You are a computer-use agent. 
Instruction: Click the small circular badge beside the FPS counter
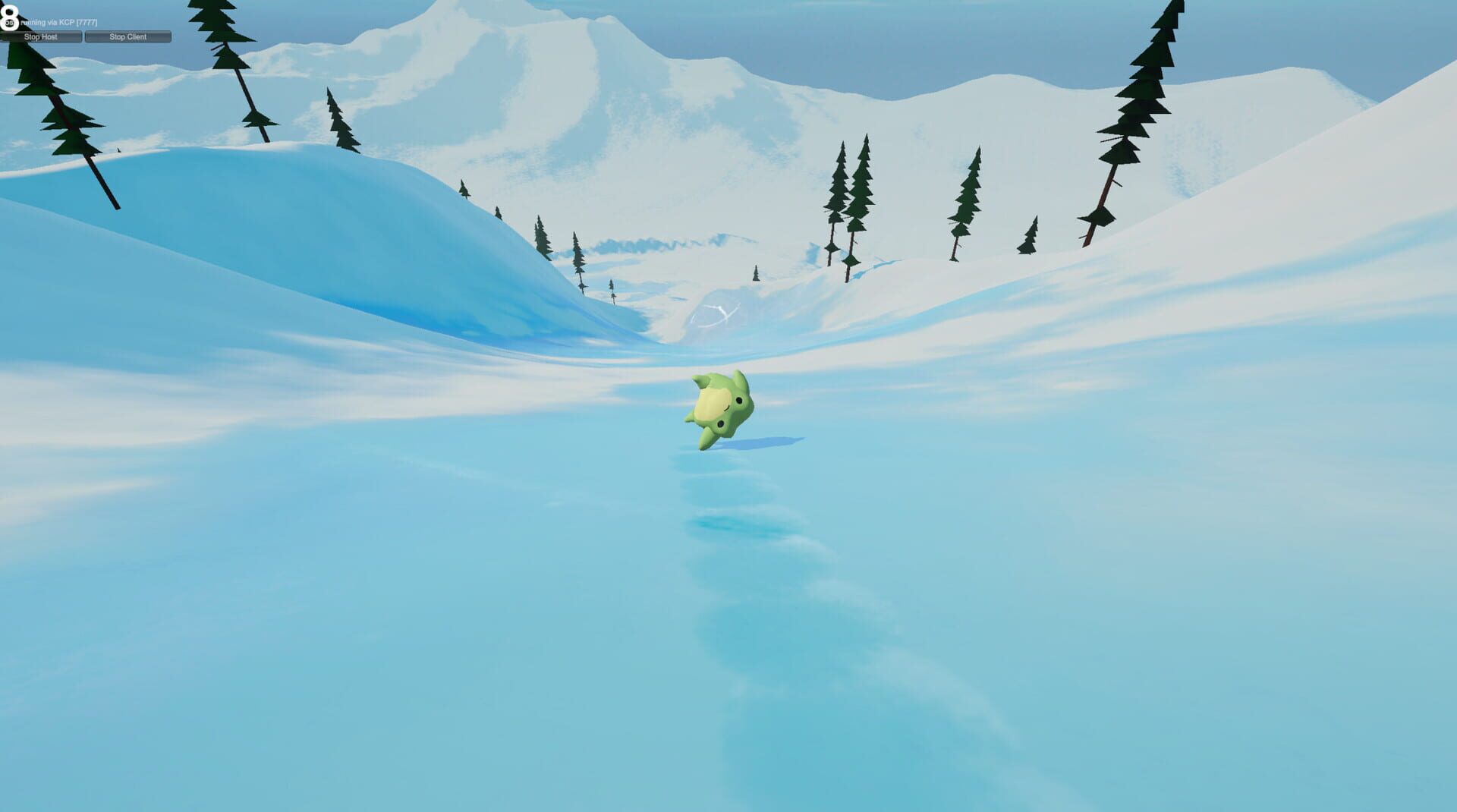(9, 22)
